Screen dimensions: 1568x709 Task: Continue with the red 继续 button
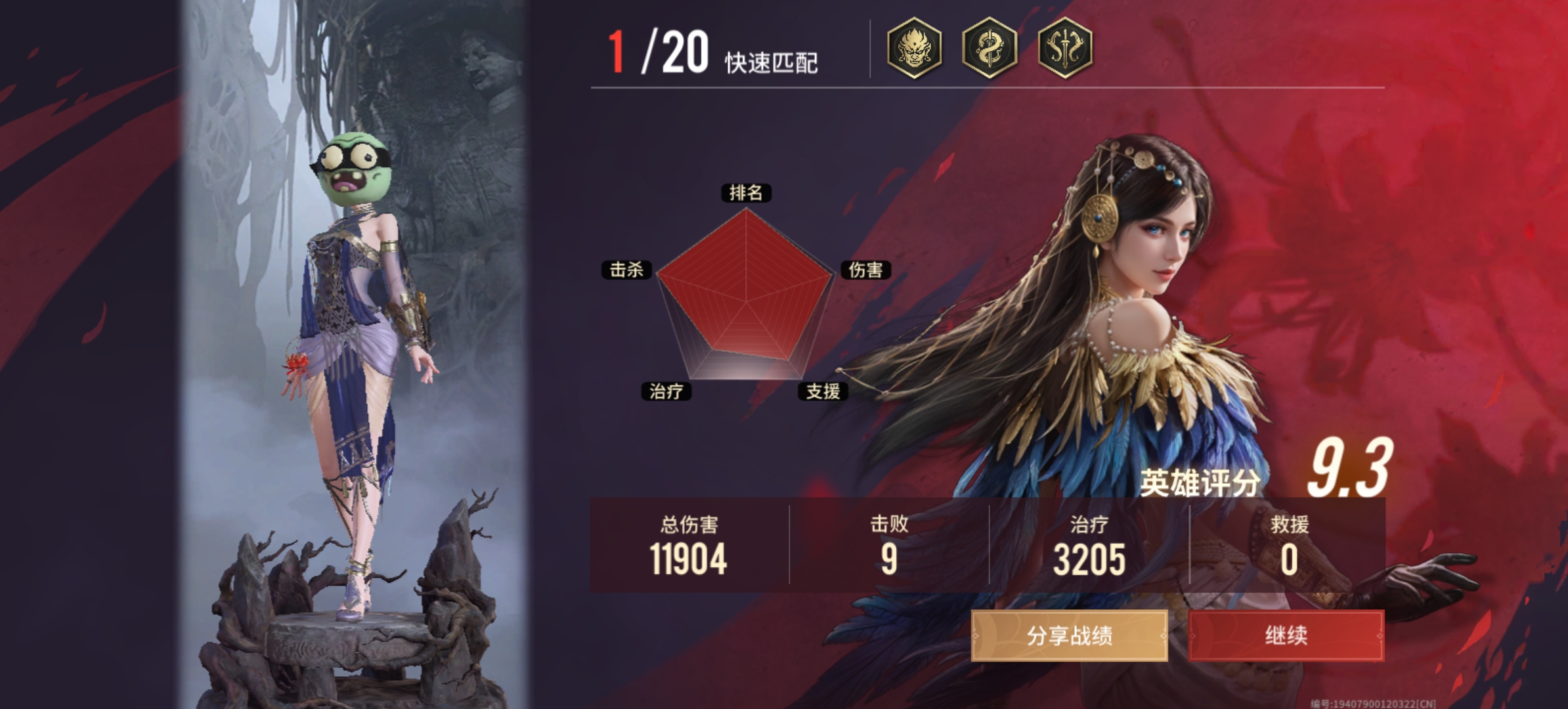point(1286,635)
